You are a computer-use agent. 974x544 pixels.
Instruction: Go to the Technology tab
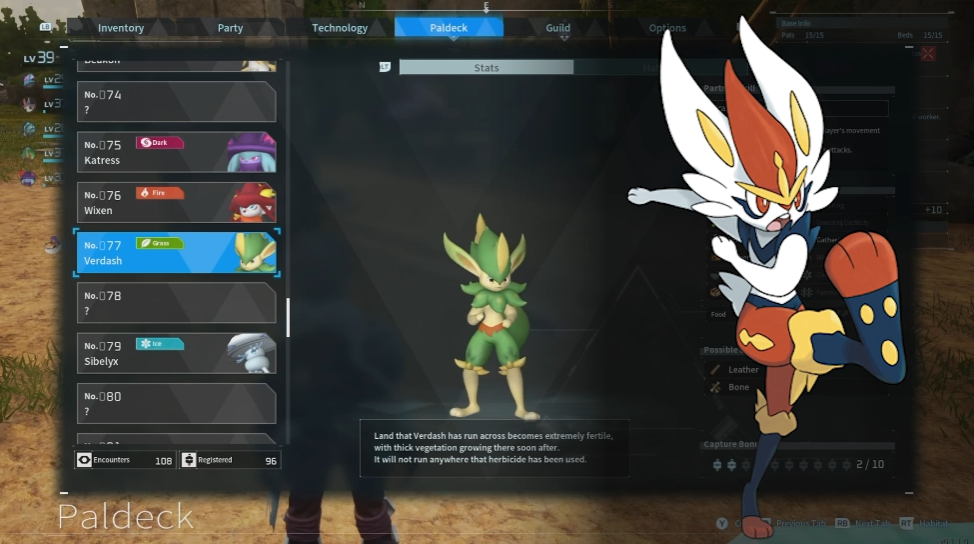pos(340,28)
